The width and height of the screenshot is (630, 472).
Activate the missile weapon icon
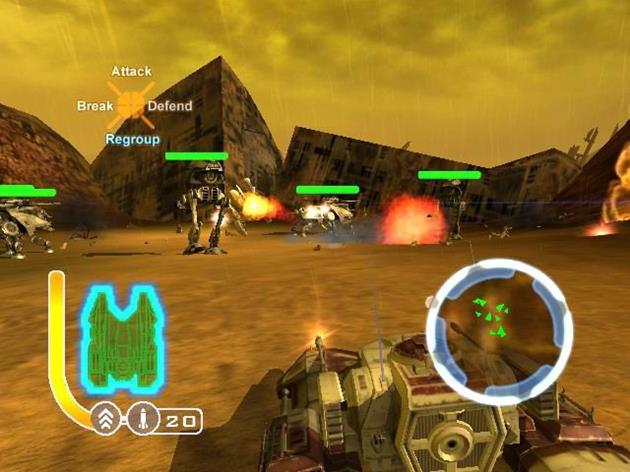pos(141,420)
